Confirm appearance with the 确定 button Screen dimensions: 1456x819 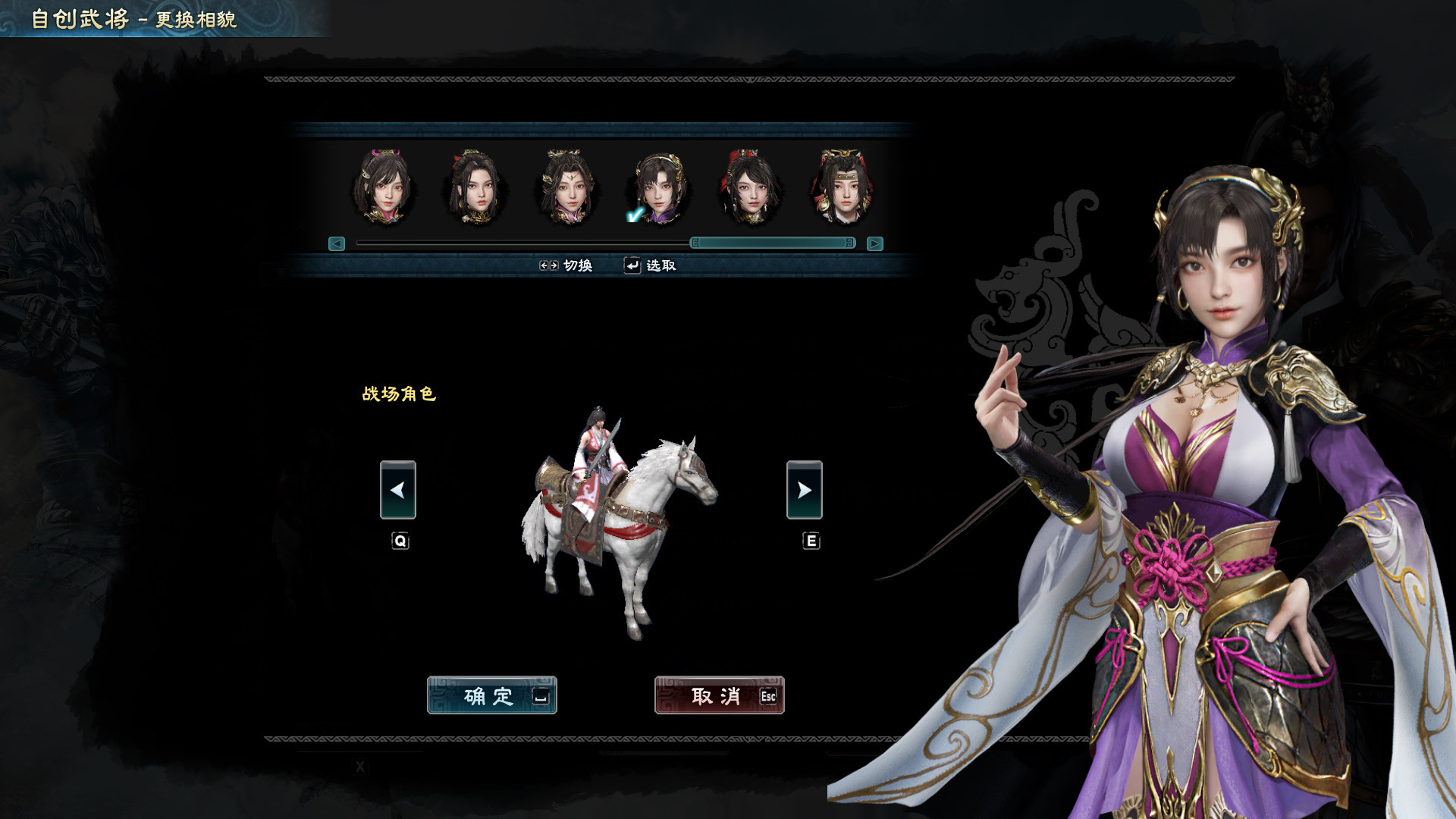point(493,696)
